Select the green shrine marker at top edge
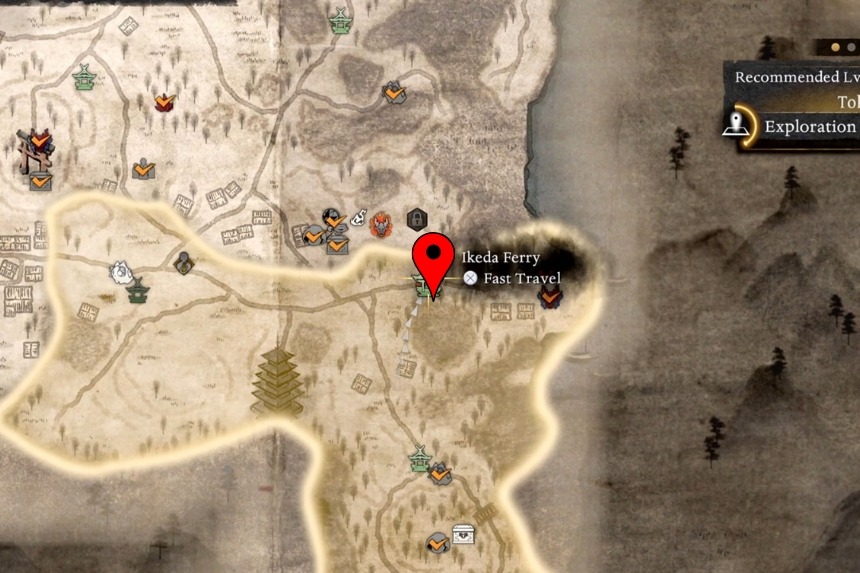This screenshot has width=860, height=573. tap(340, 22)
